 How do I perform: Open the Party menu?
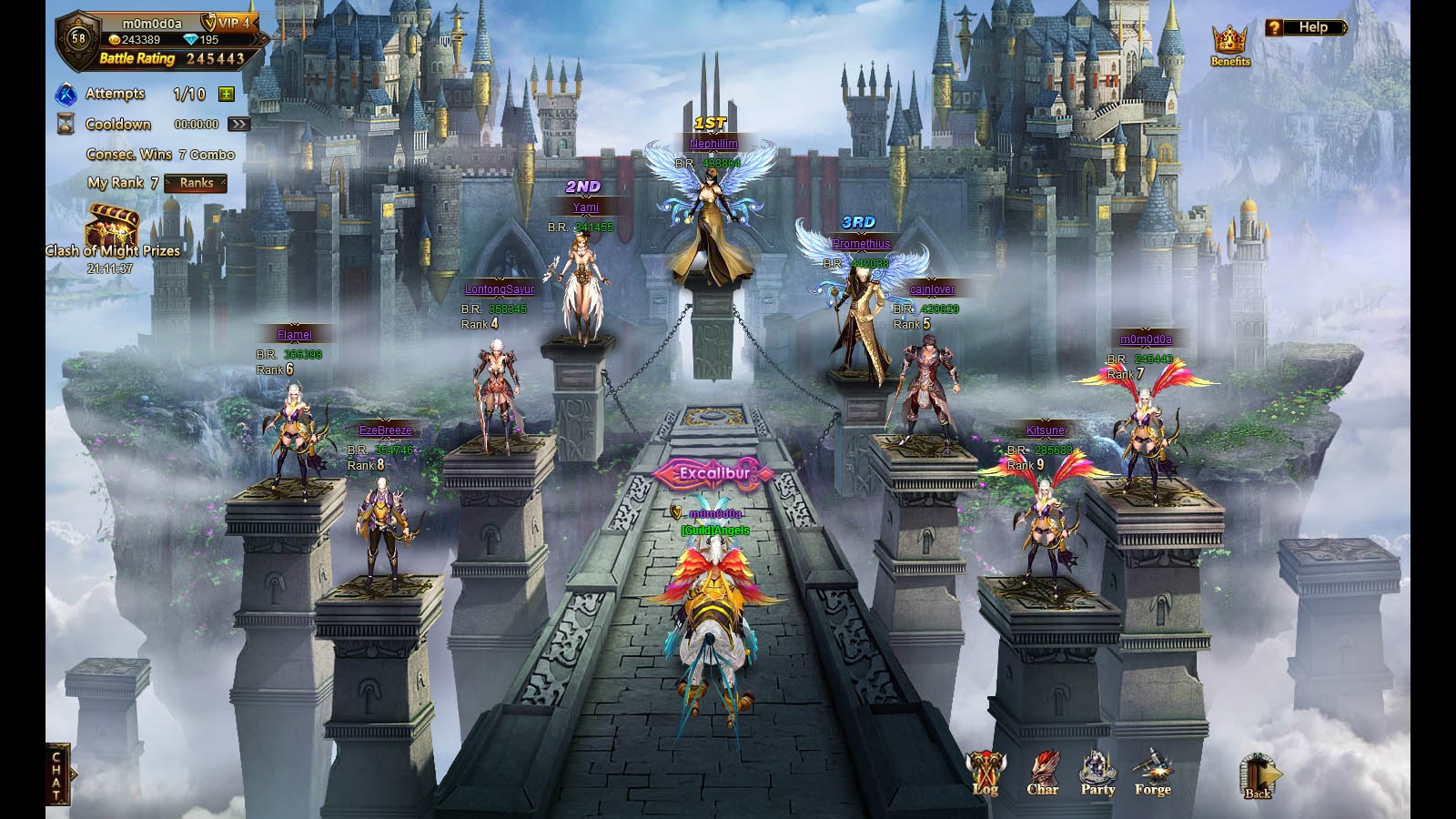[x=1097, y=774]
